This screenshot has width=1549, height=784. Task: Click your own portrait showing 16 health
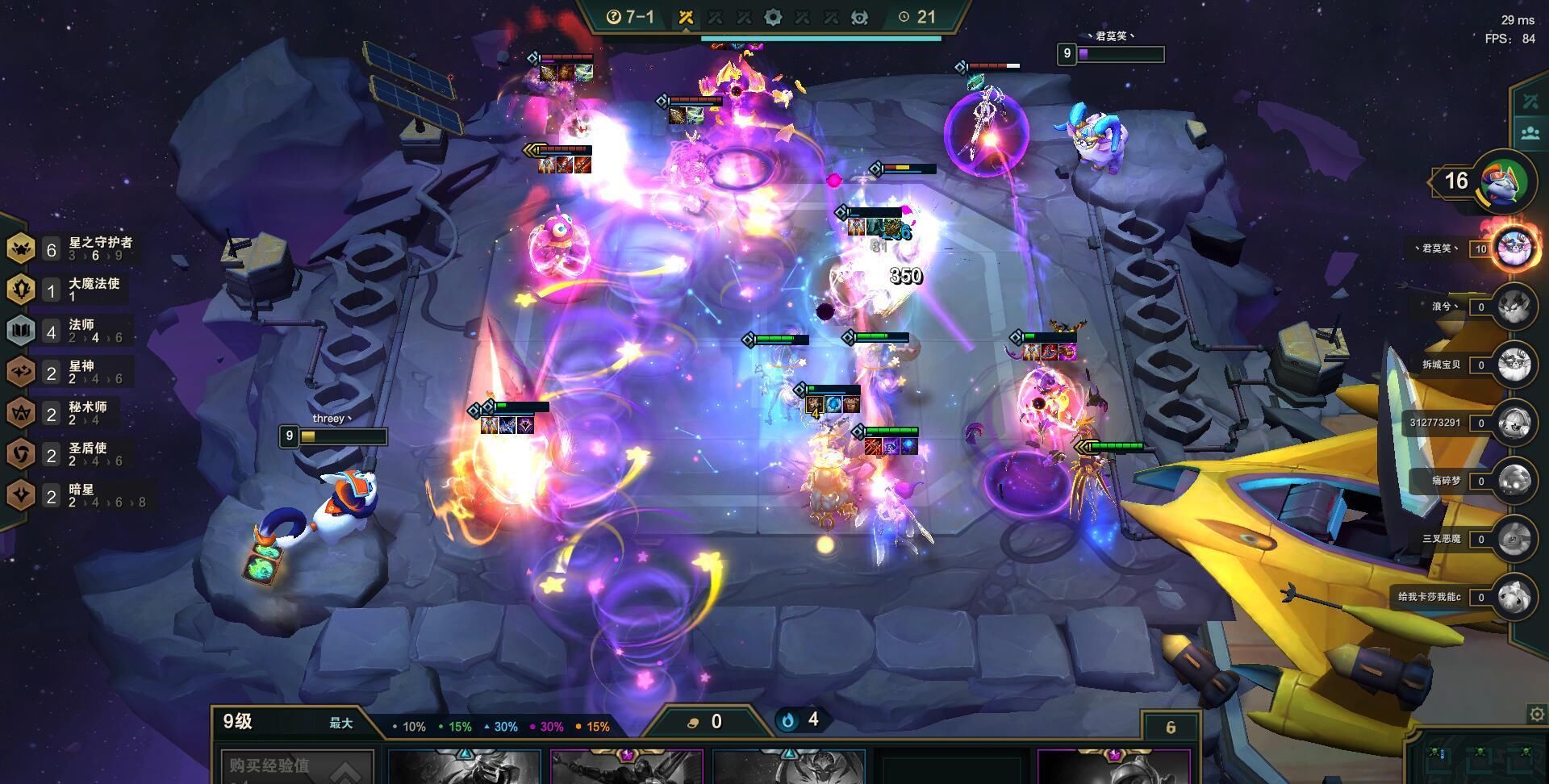pyautogui.click(x=1504, y=182)
